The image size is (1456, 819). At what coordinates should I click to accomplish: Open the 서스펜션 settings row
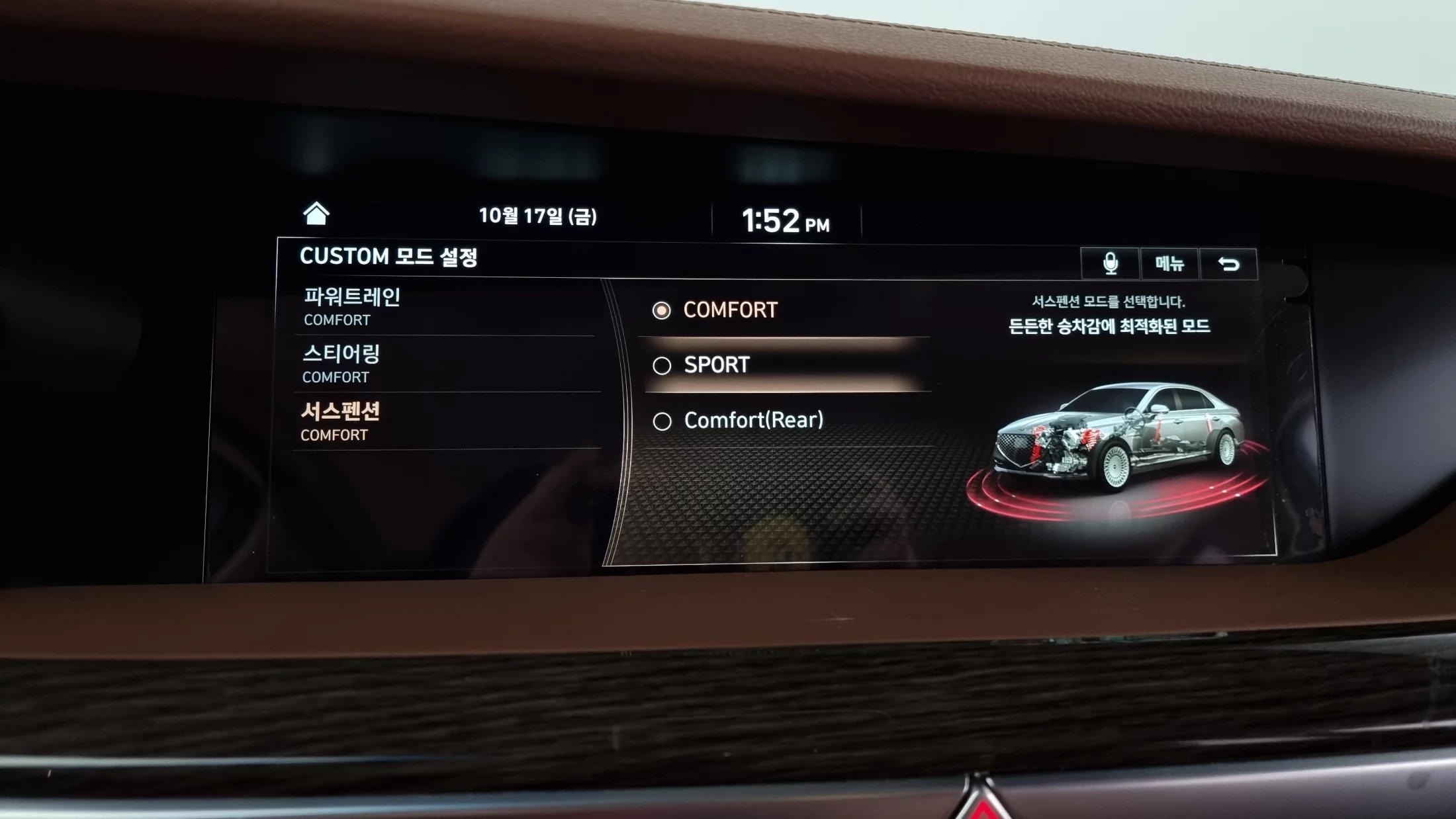point(443,421)
